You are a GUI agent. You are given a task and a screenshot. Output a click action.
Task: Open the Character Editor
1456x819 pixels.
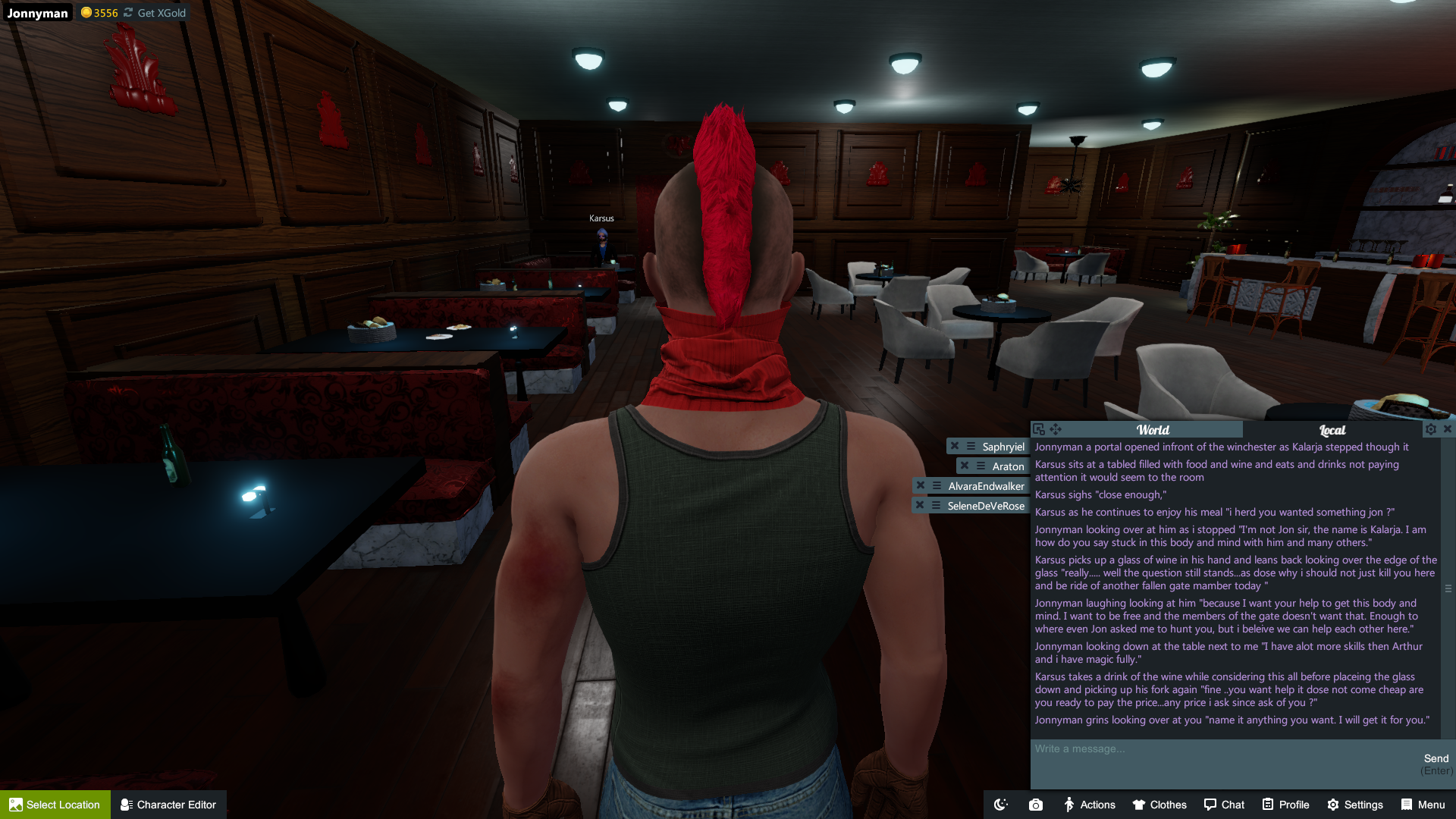[168, 805]
